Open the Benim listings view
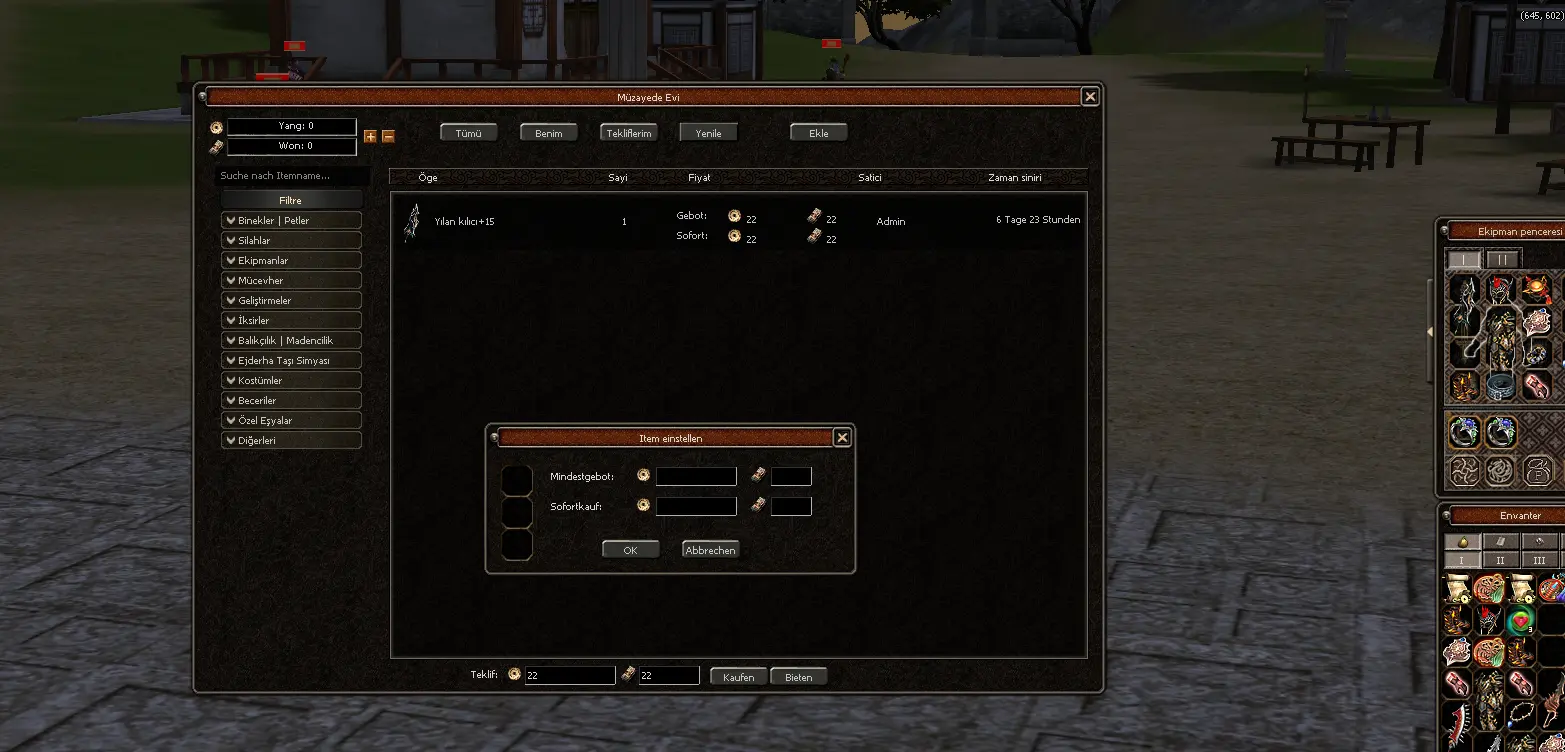Image resolution: width=1565 pixels, height=752 pixels. click(x=549, y=133)
